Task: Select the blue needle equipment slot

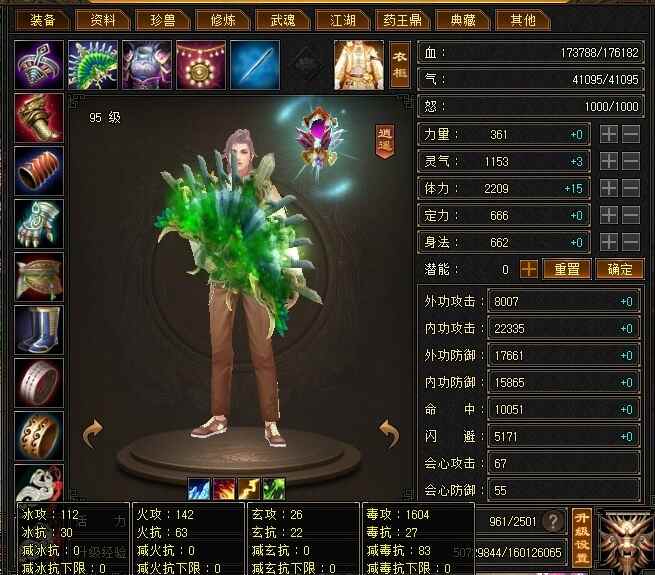Action: tap(255, 65)
